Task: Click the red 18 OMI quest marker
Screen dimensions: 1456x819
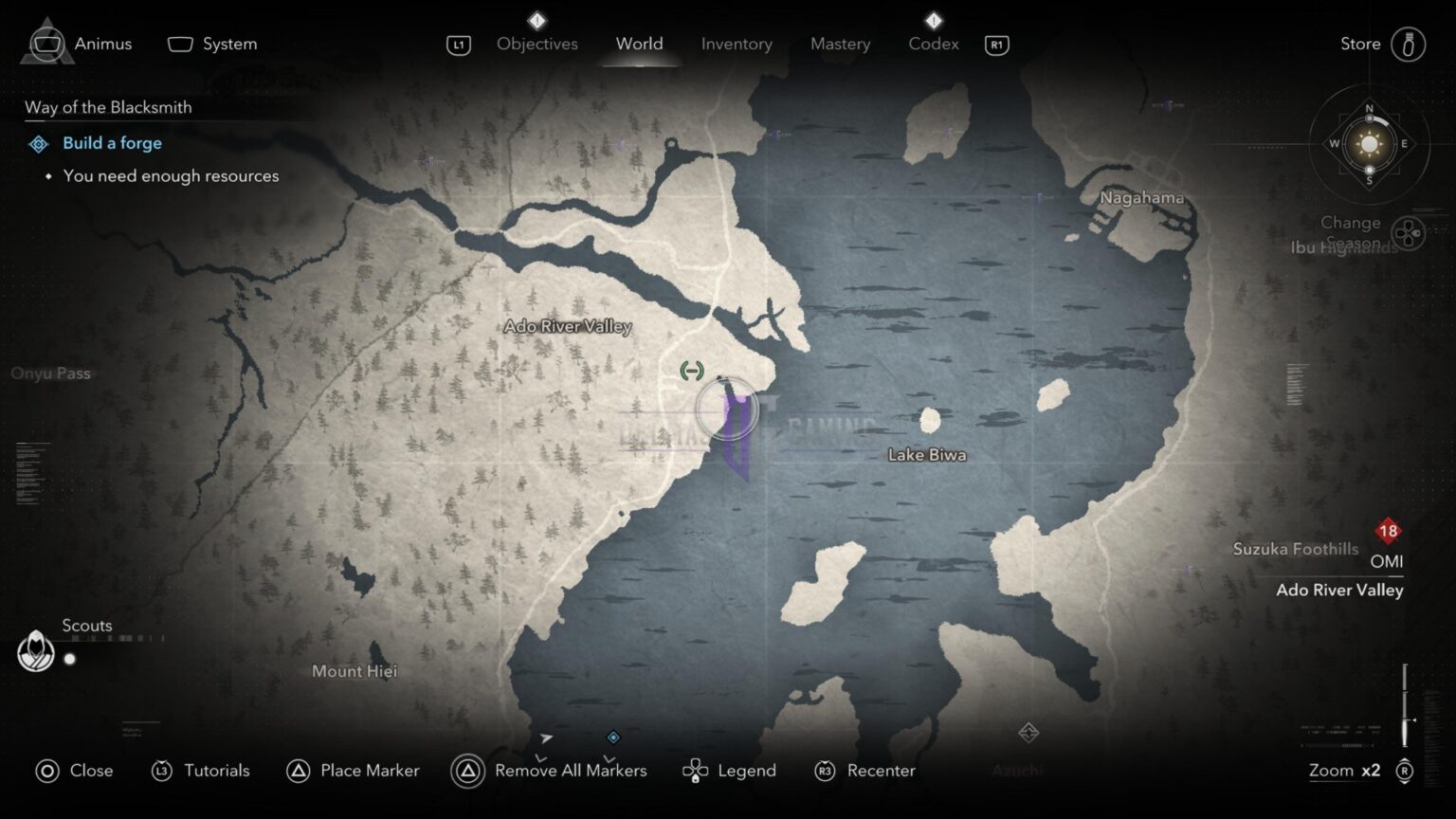Action: click(1388, 532)
